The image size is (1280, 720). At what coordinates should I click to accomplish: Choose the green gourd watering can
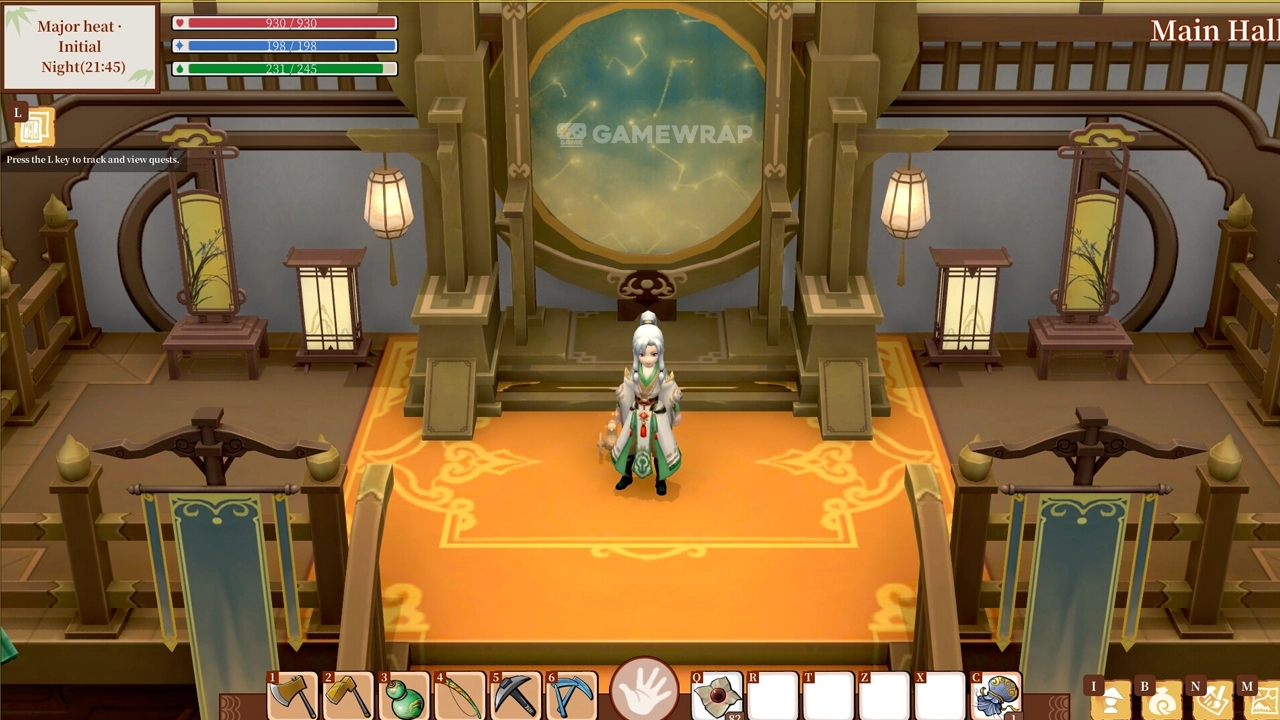(x=404, y=696)
